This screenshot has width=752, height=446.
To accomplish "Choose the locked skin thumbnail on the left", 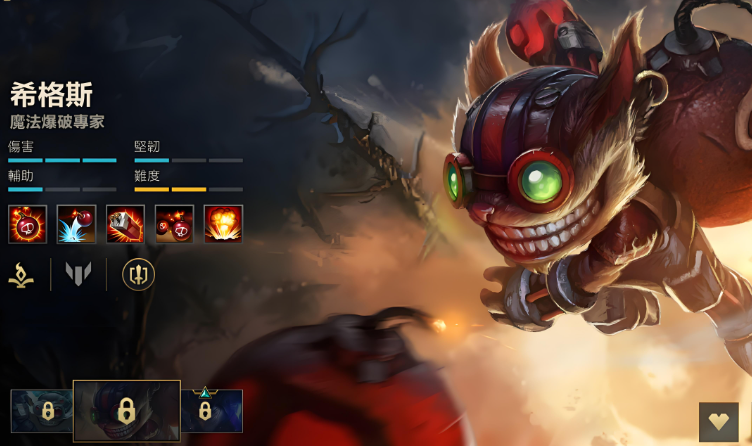I will pyautogui.click(x=42, y=411).
